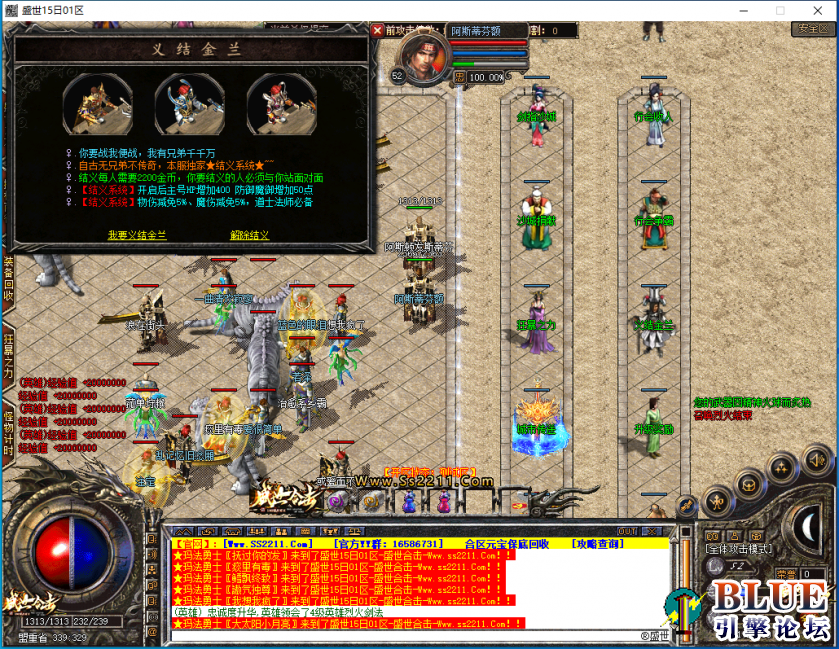Select the 解除结义 option
This screenshot has height=649, width=839.
pos(250,235)
